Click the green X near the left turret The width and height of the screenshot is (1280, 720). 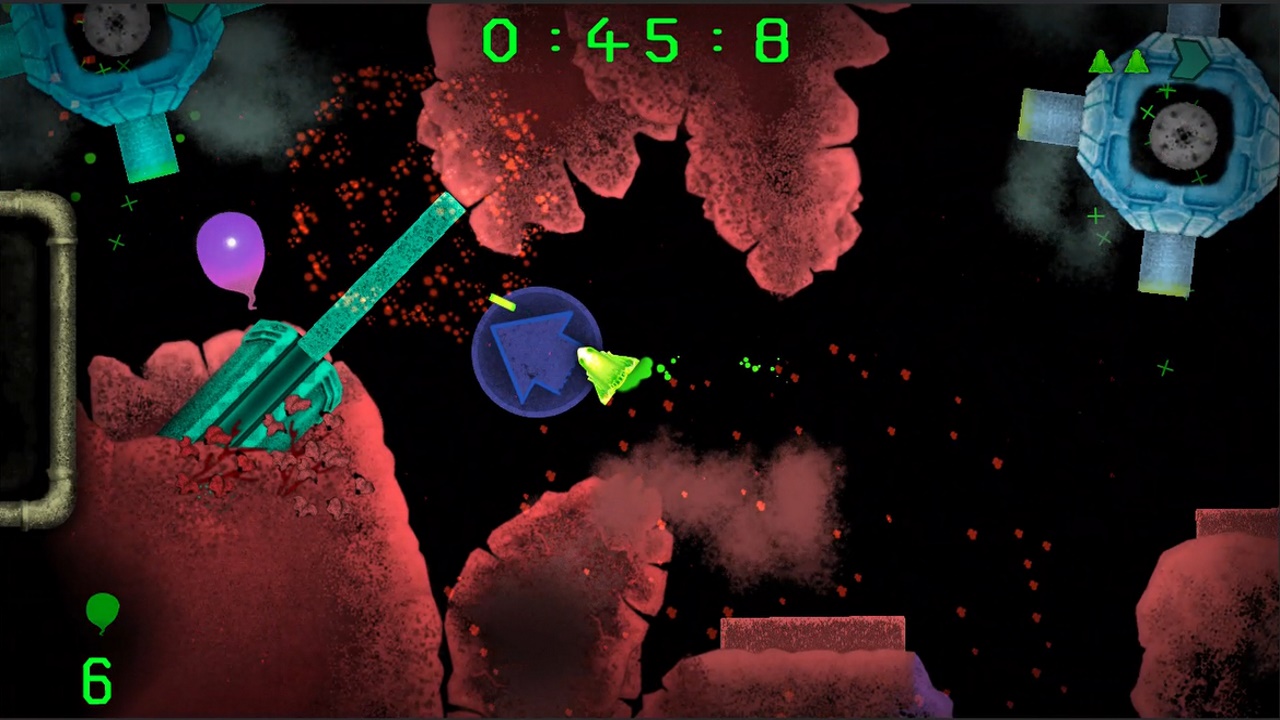click(128, 205)
